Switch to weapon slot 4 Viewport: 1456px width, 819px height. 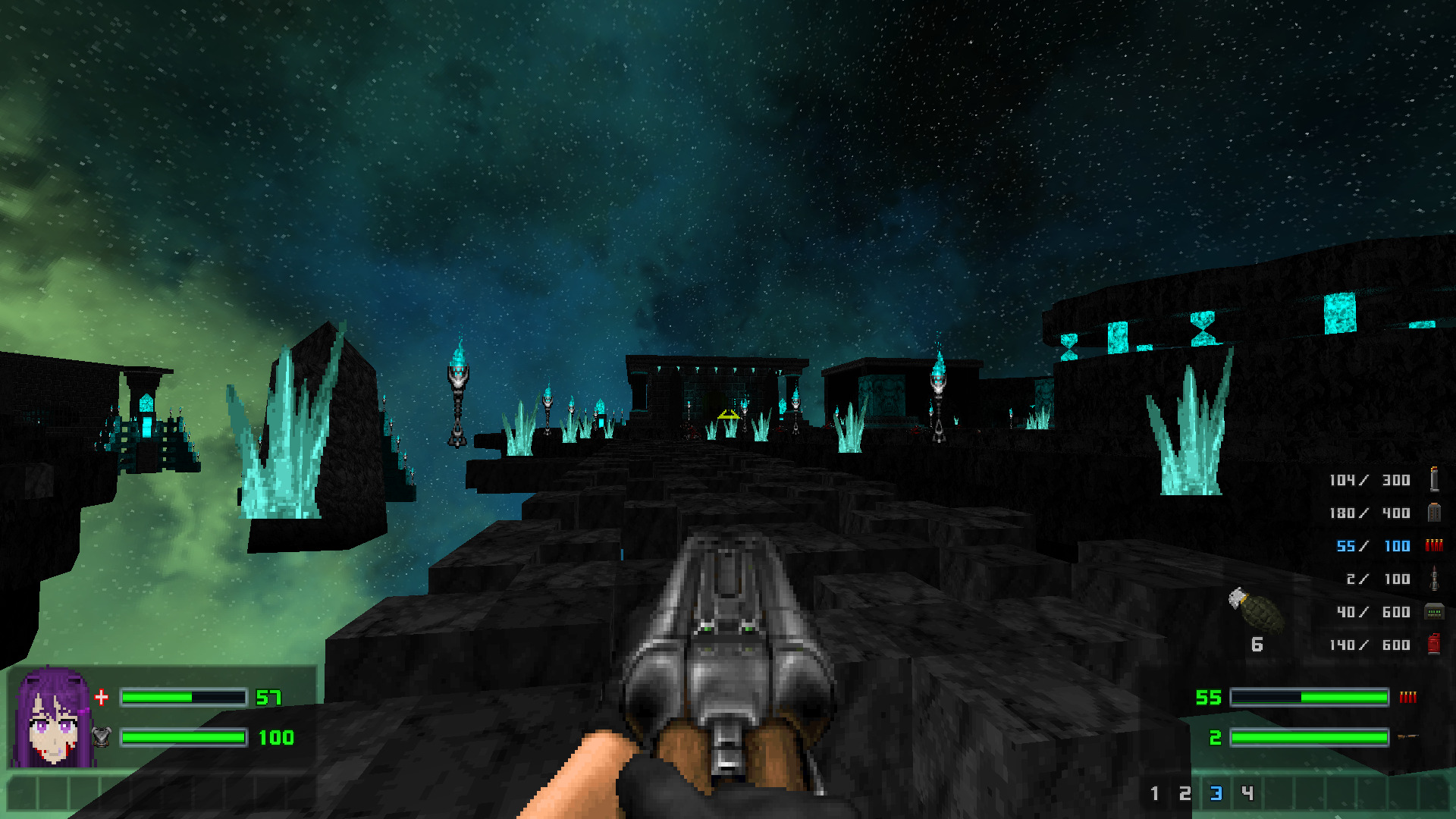pyautogui.click(x=1247, y=793)
